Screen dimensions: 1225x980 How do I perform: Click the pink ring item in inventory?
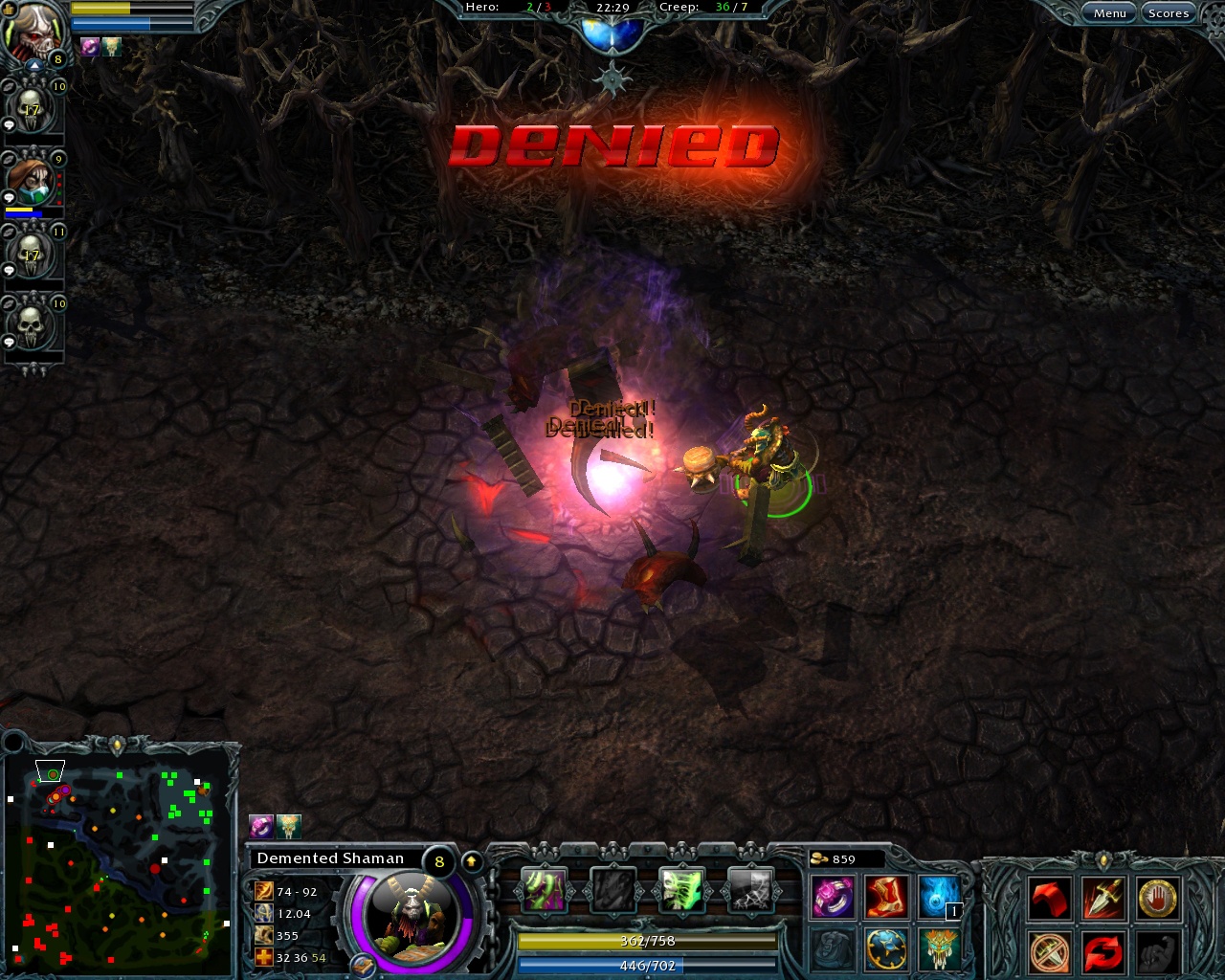click(x=831, y=898)
